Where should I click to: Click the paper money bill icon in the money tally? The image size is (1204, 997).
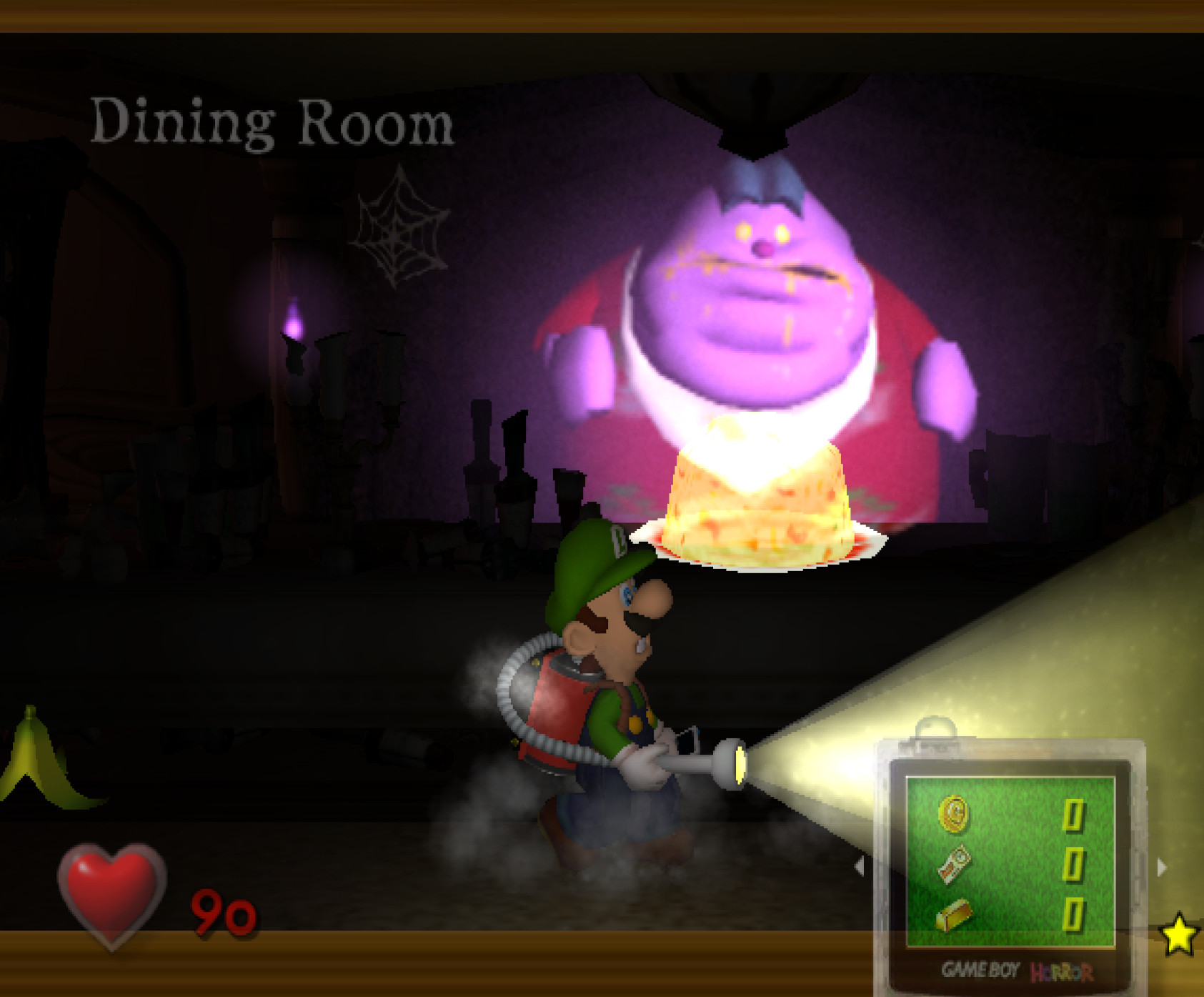coord(952,865)
